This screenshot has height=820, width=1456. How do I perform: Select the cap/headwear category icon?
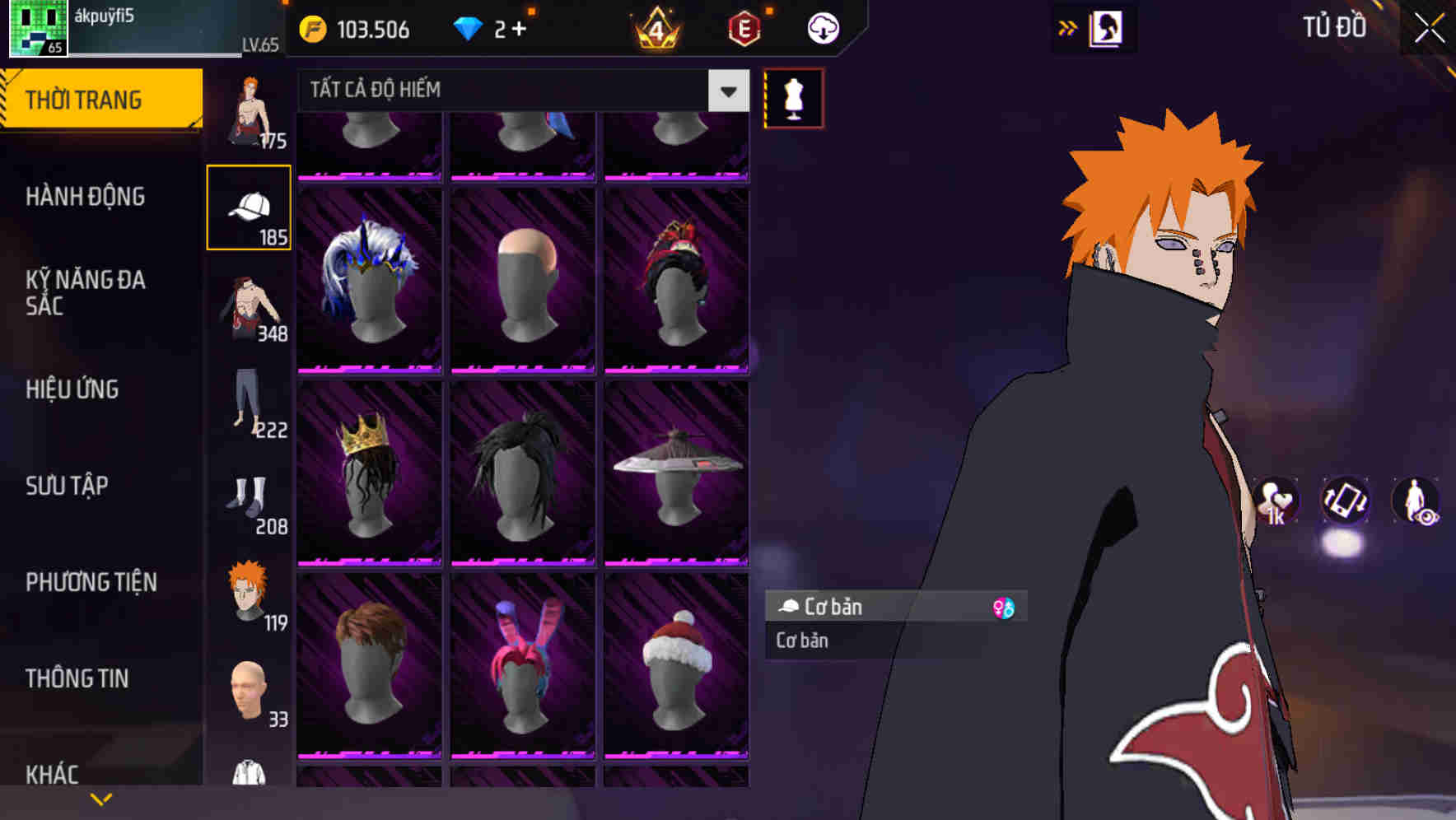tap(250, 206)
